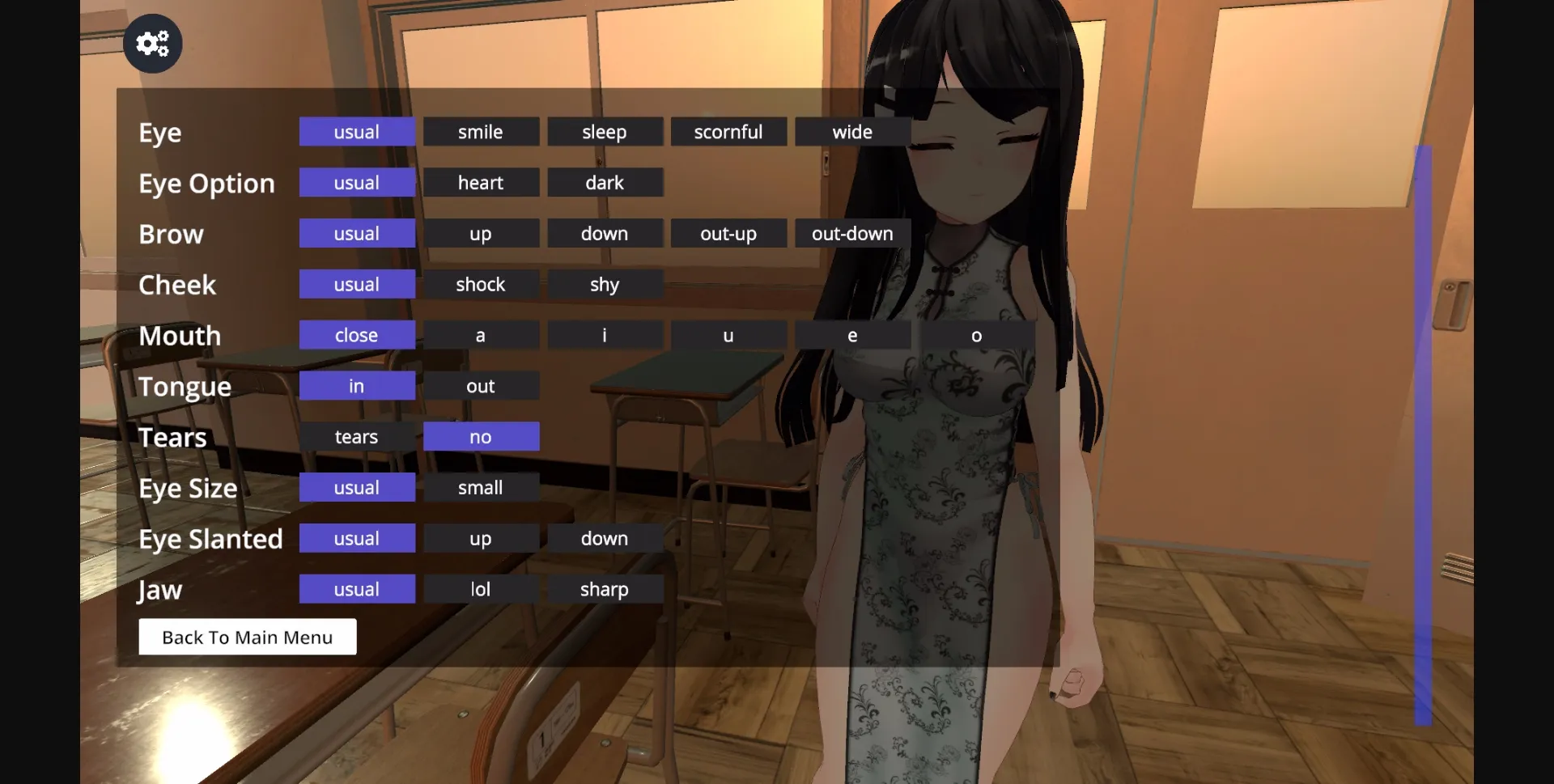Select the shy cheek option
The height and width of the screenshot is (784, 1554).
(x=605, y=284)
